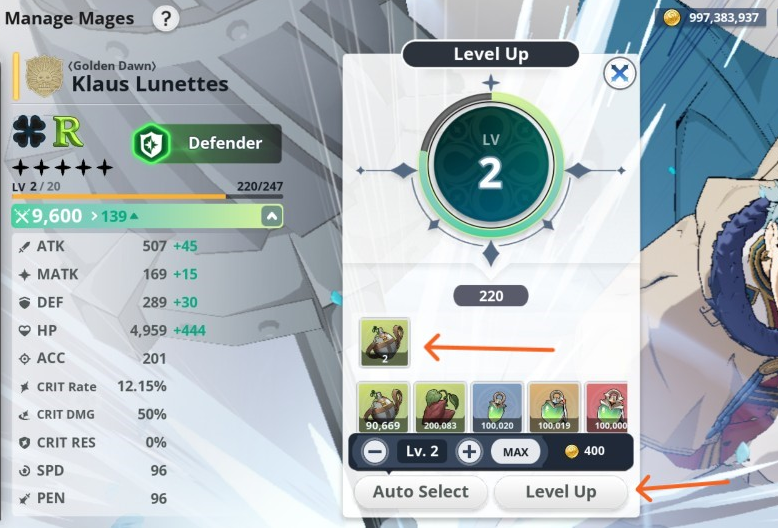The image size is (778, 528).
Task: Confirm with the Level Up button
Action: (x=560, y=491)
